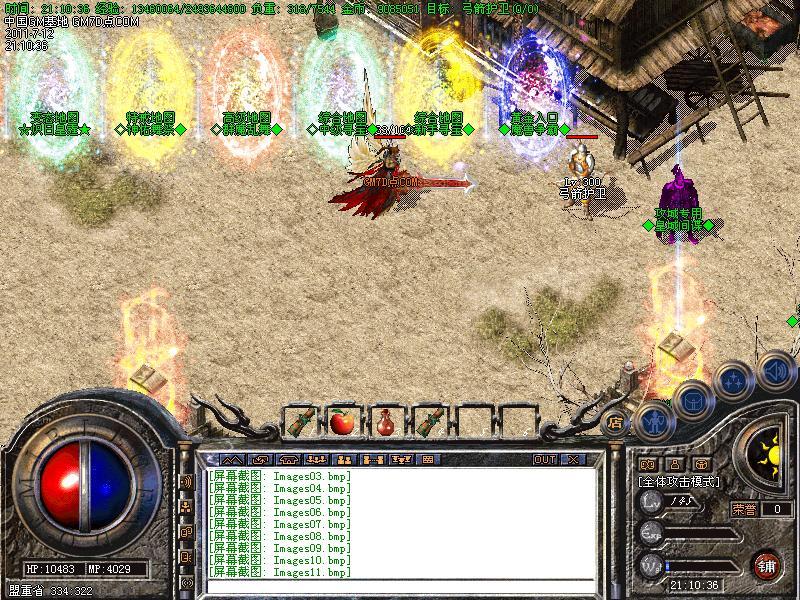Click the red 铺 stall button
The image size is (800, 600).
point(767,564)
